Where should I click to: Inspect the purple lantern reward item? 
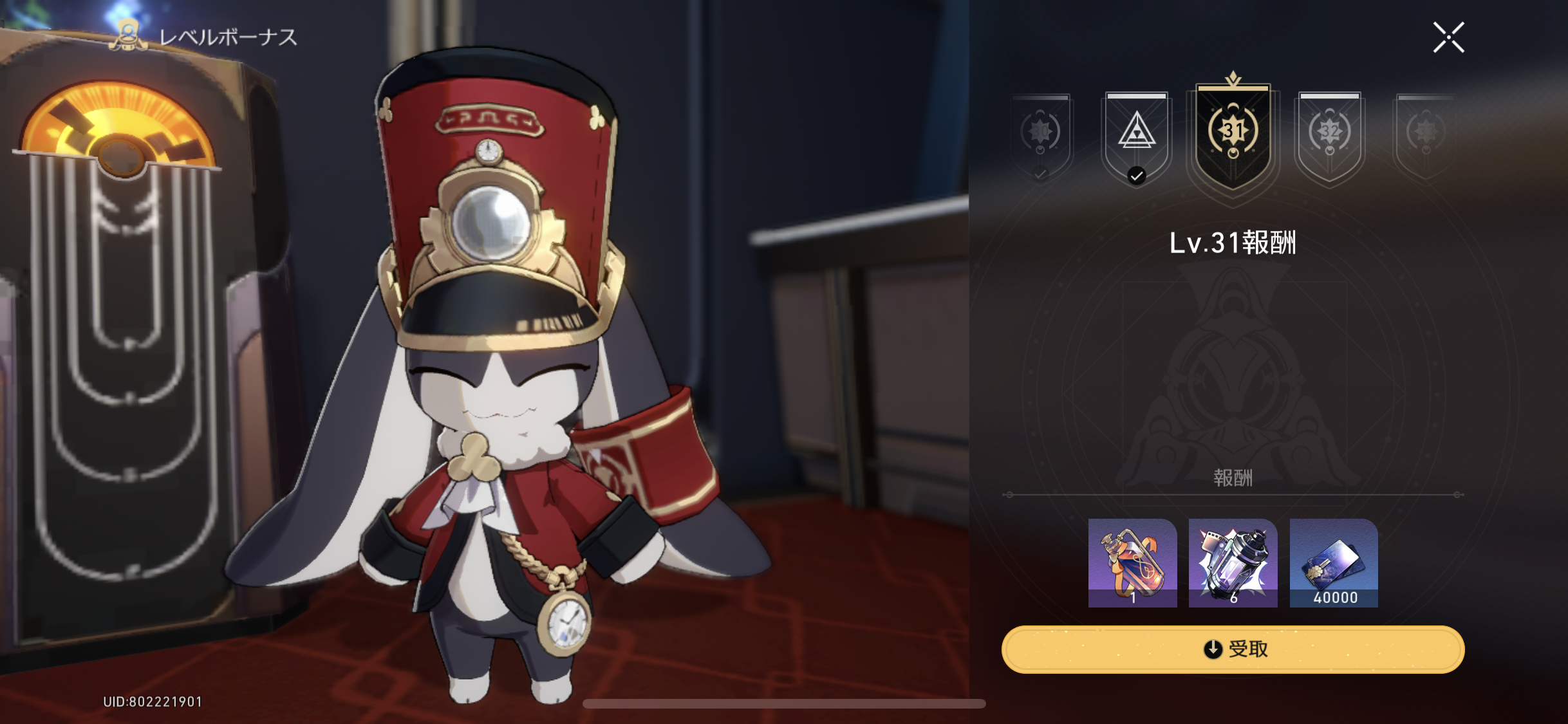click(1233, 562)
